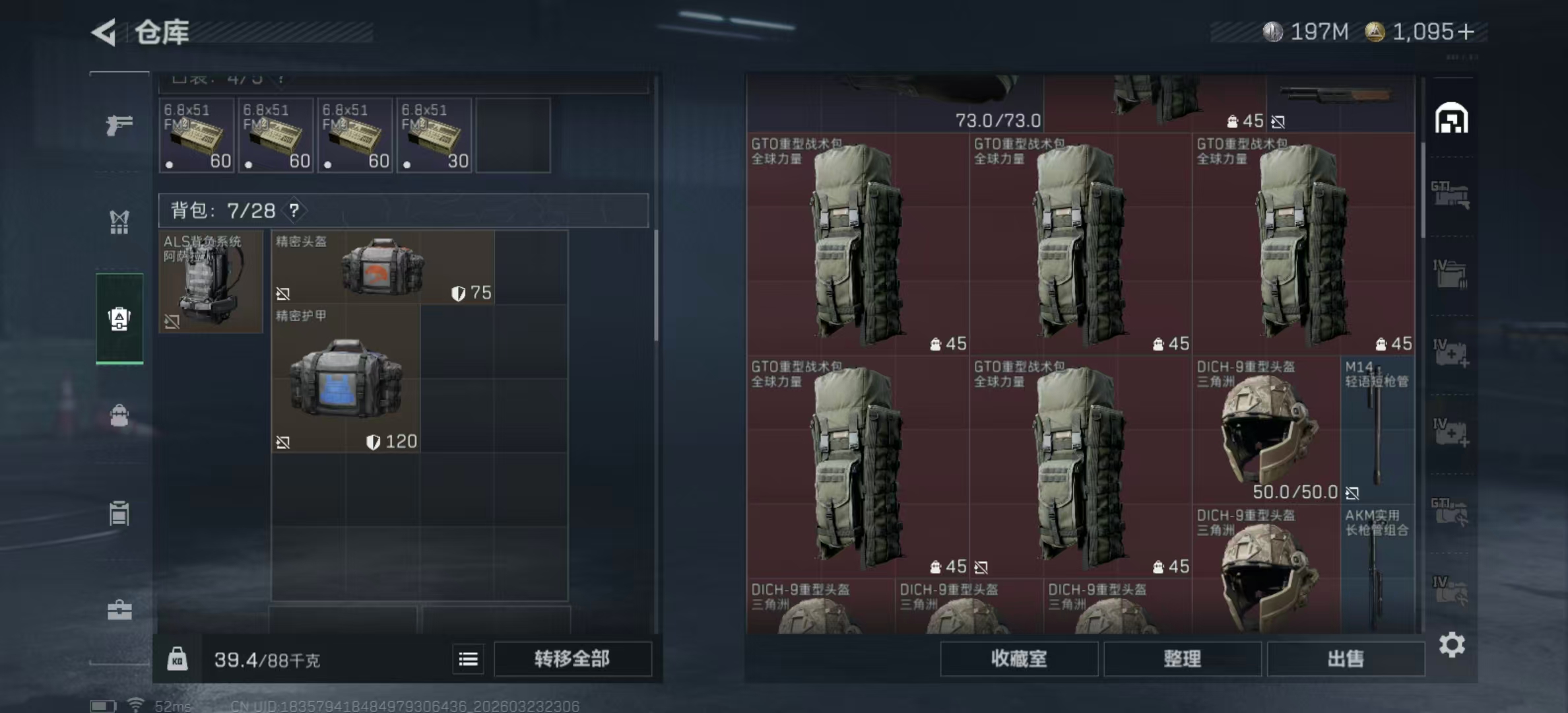
Task: Sort stash with the 整理 button
Action: [x=1182, y=659]
